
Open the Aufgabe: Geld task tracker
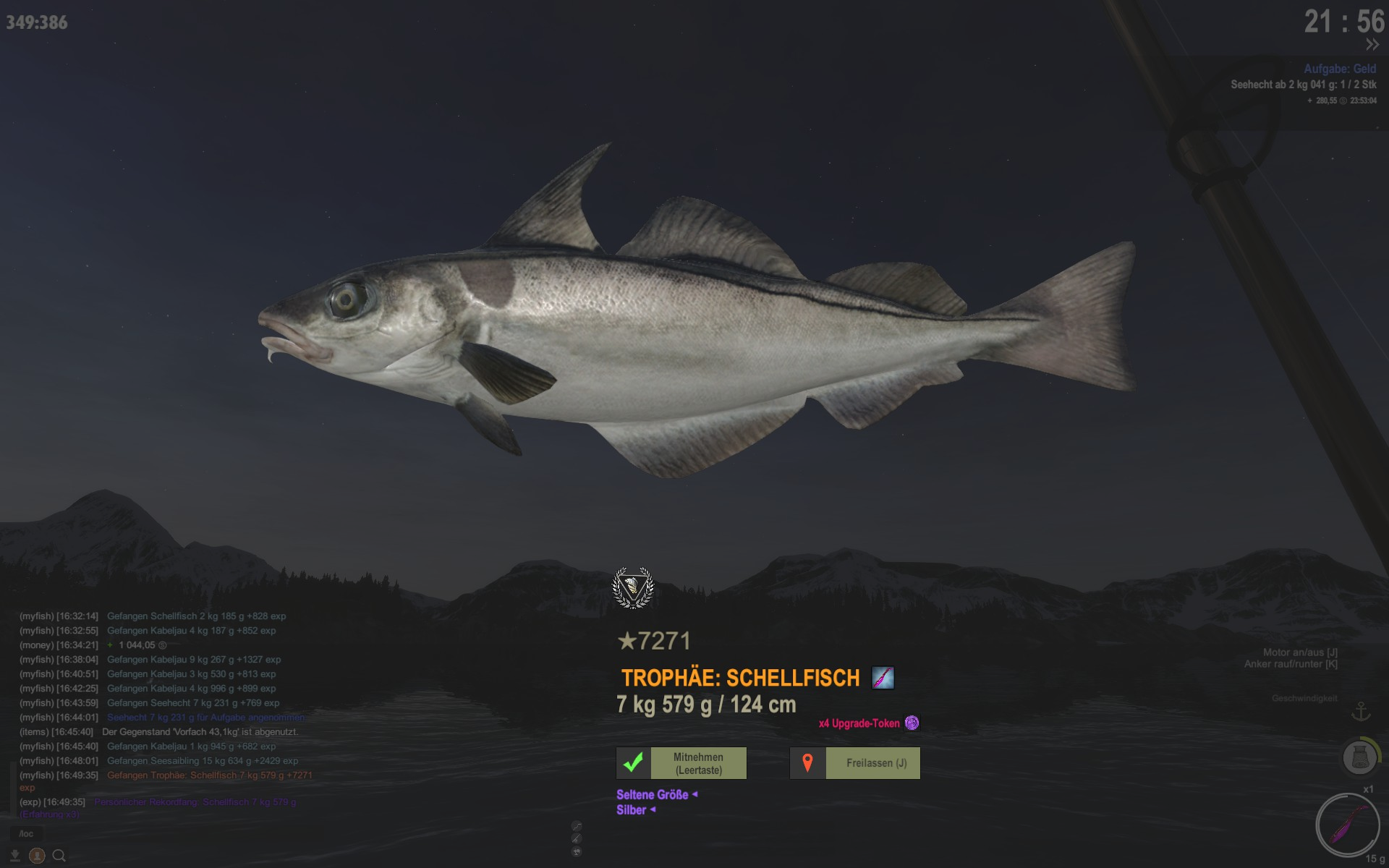[1339, 69]
